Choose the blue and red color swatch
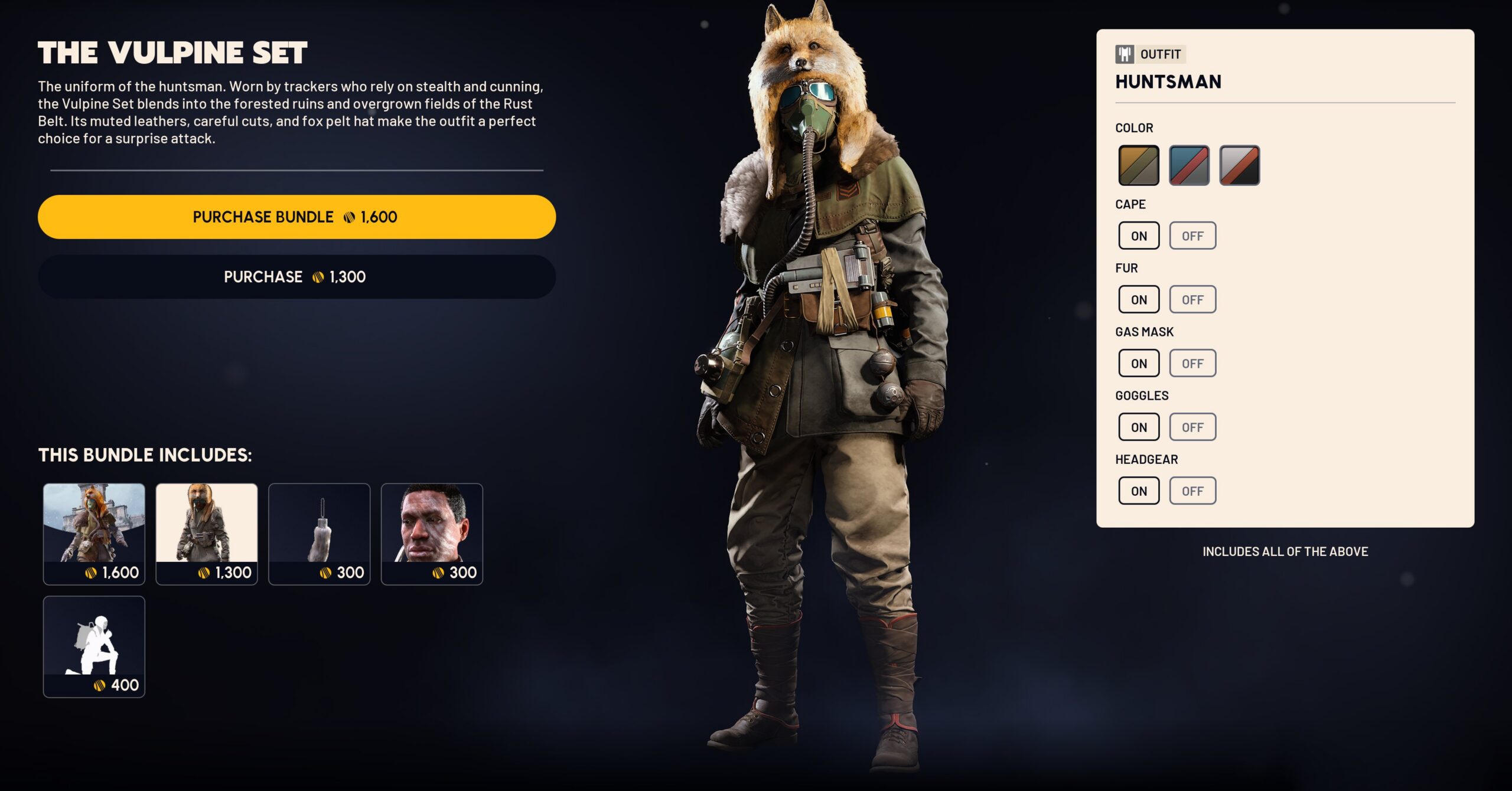Screen dimensions: 1512x791 1189,165
